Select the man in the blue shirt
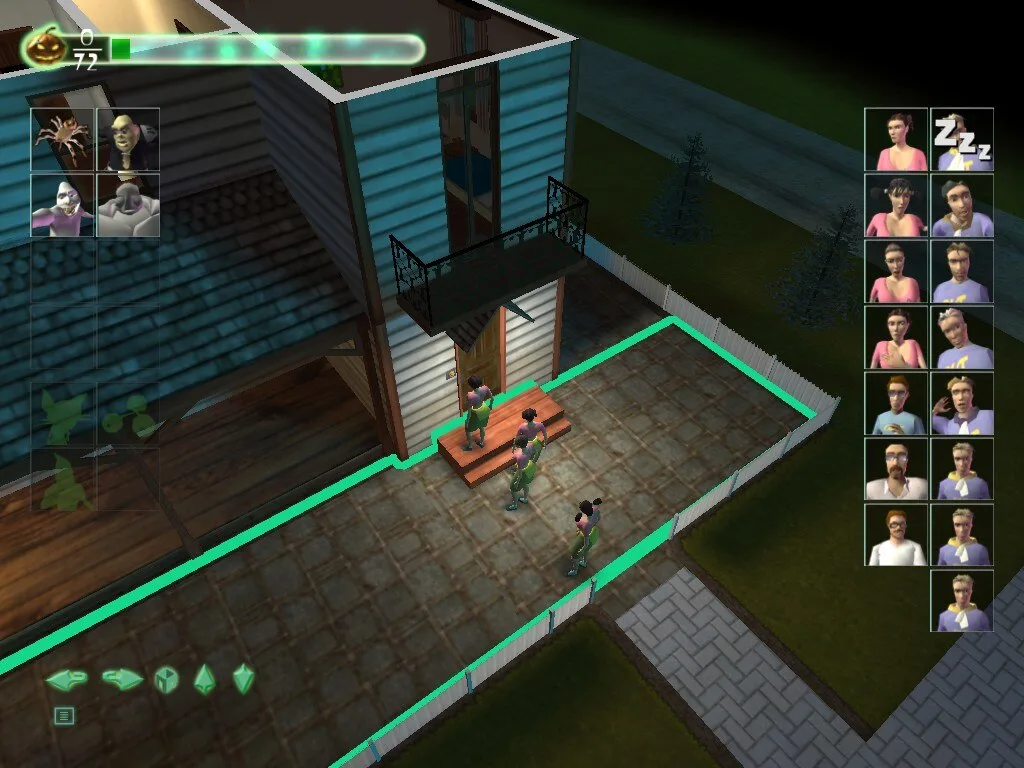The image size is (1024, 768). coord(896,403)
